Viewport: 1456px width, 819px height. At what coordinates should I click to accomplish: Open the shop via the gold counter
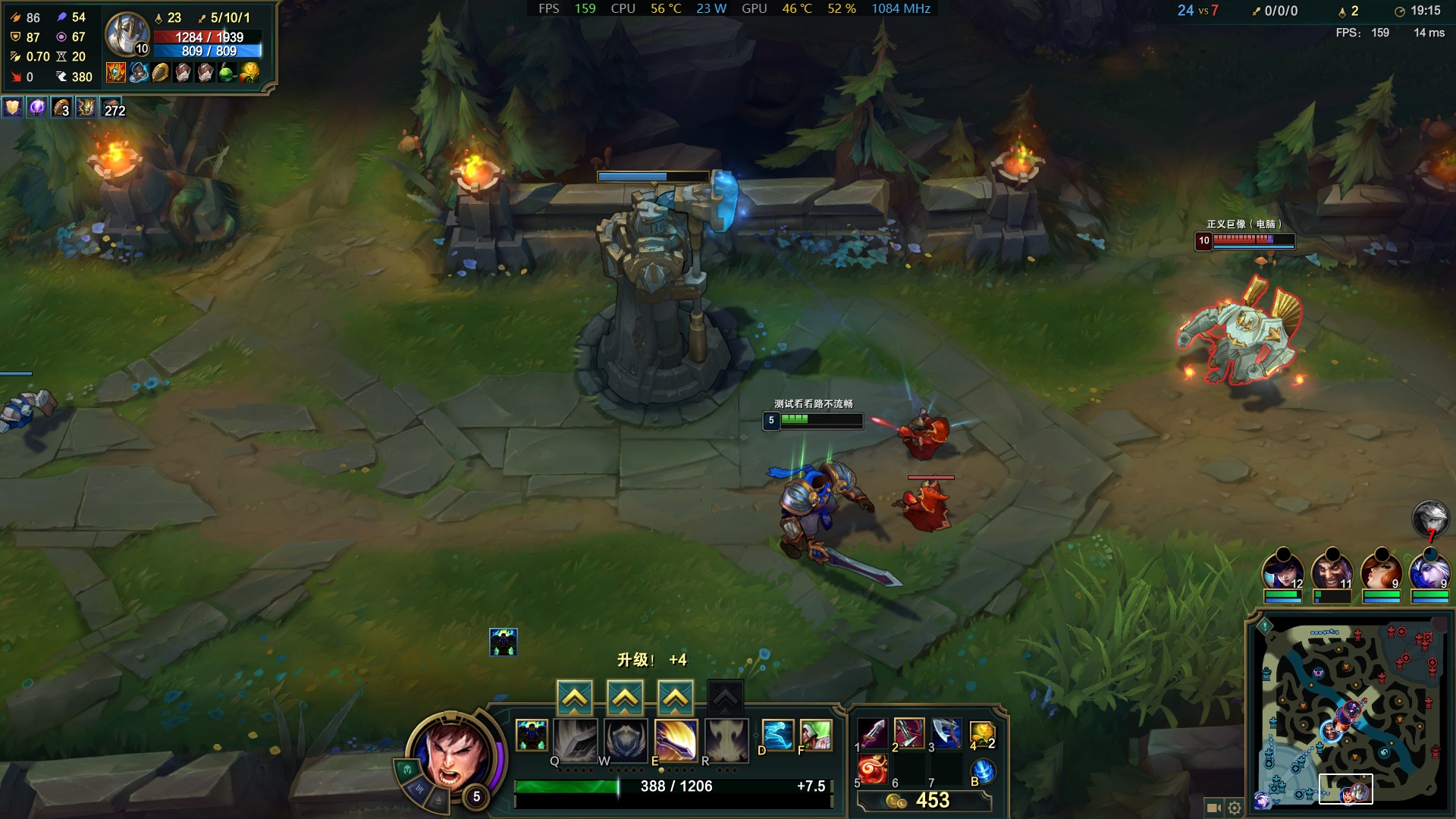point(924,801)
